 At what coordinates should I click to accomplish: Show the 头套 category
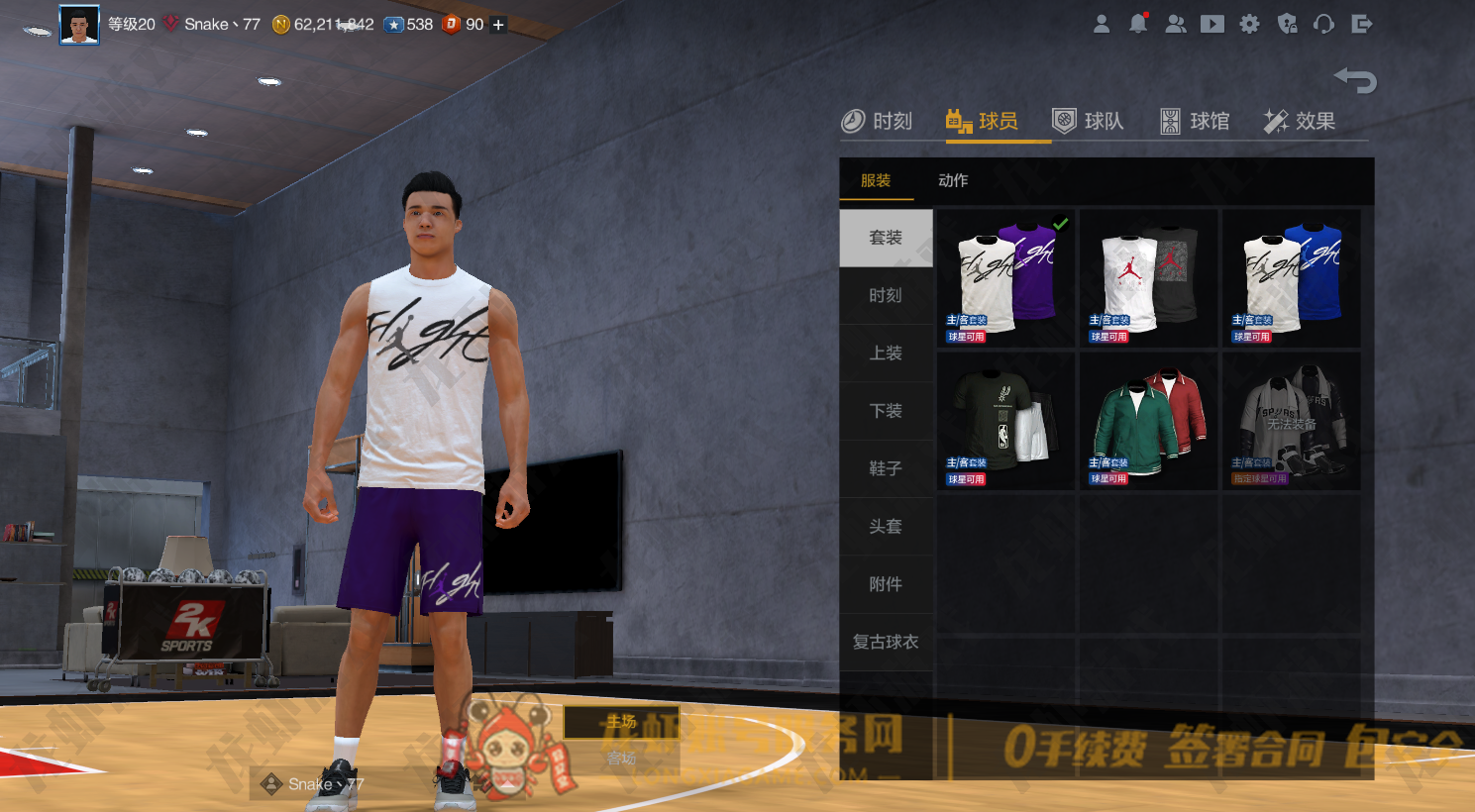pos(886,527)
